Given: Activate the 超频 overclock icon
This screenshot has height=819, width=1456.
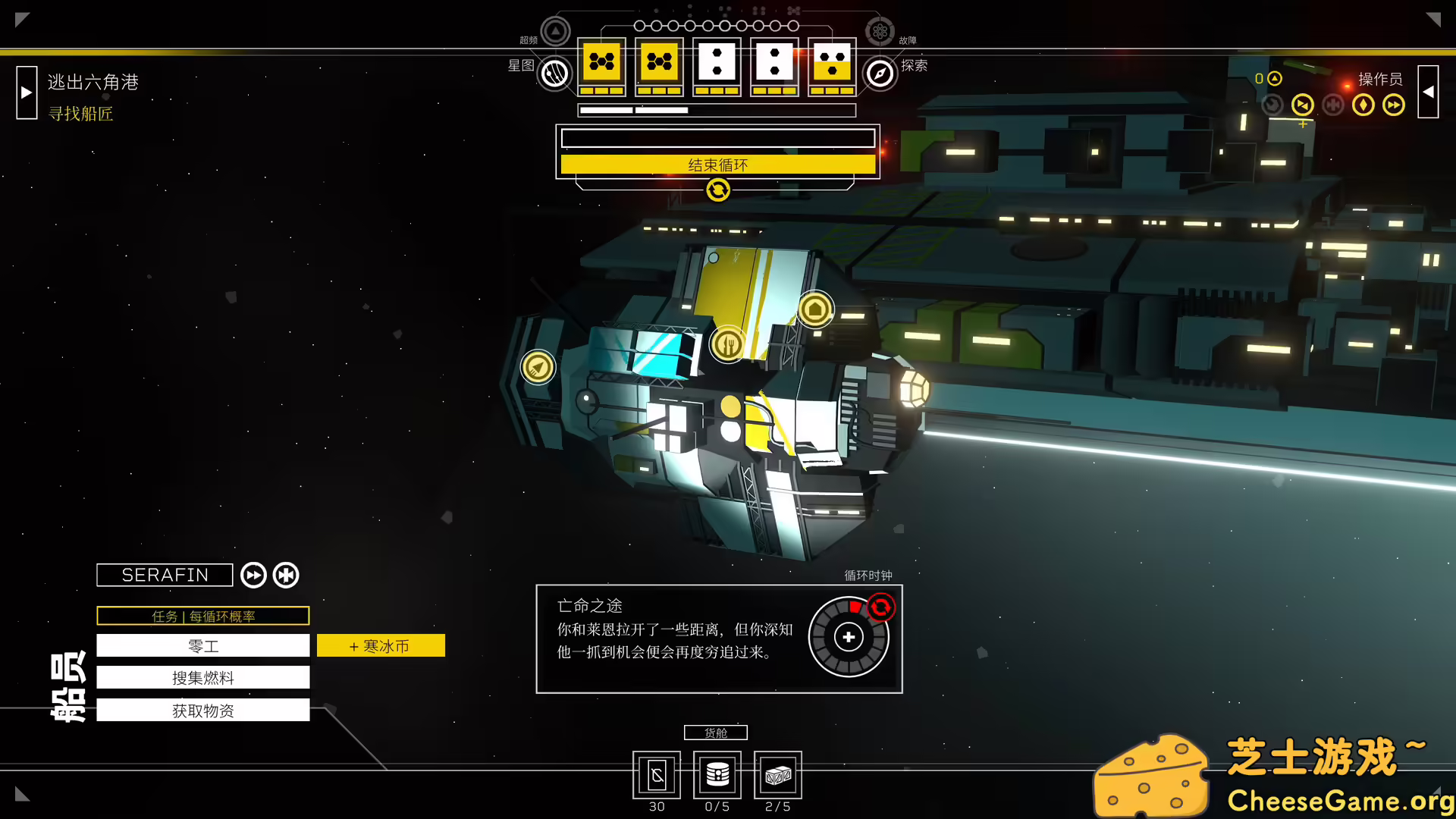Looking at the screenshot, I should point(554,32).
